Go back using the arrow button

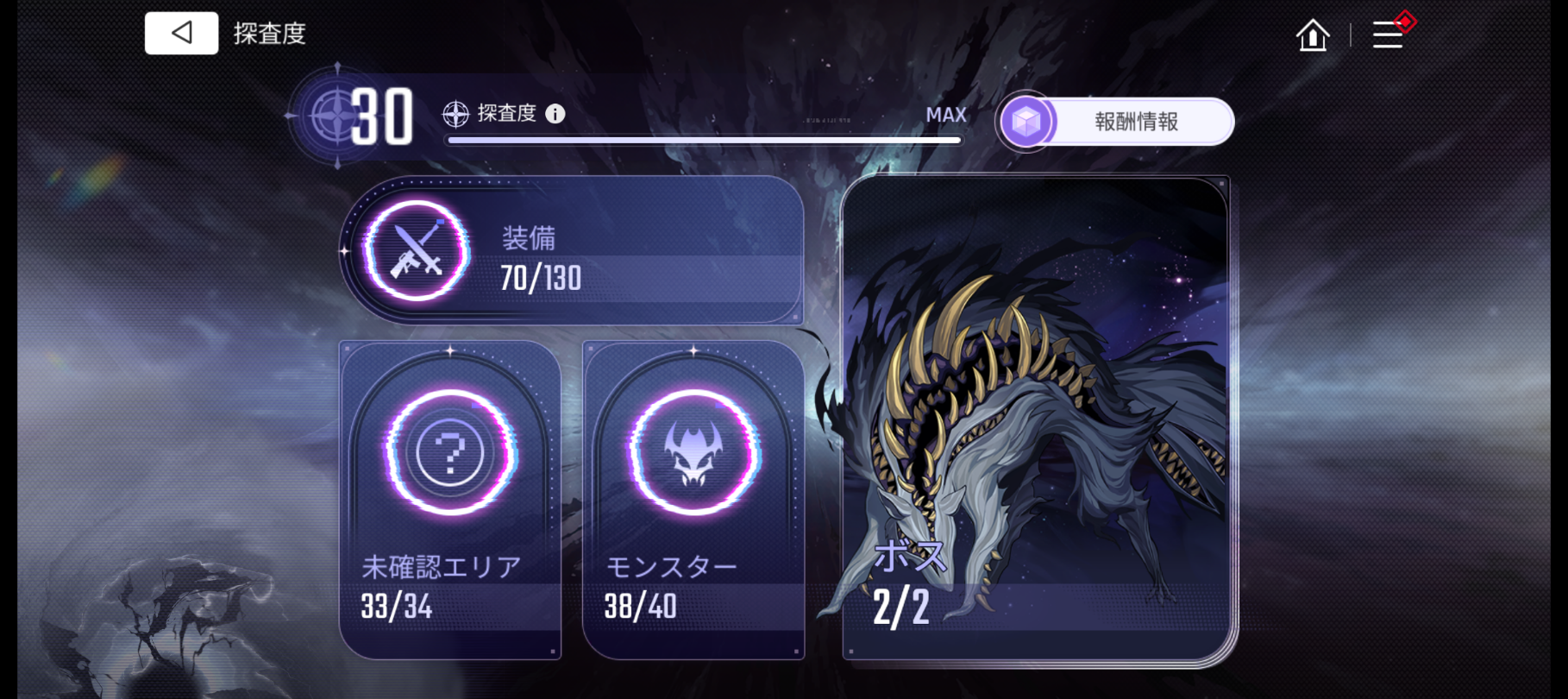pyautogui.click(x=181, y=34)
